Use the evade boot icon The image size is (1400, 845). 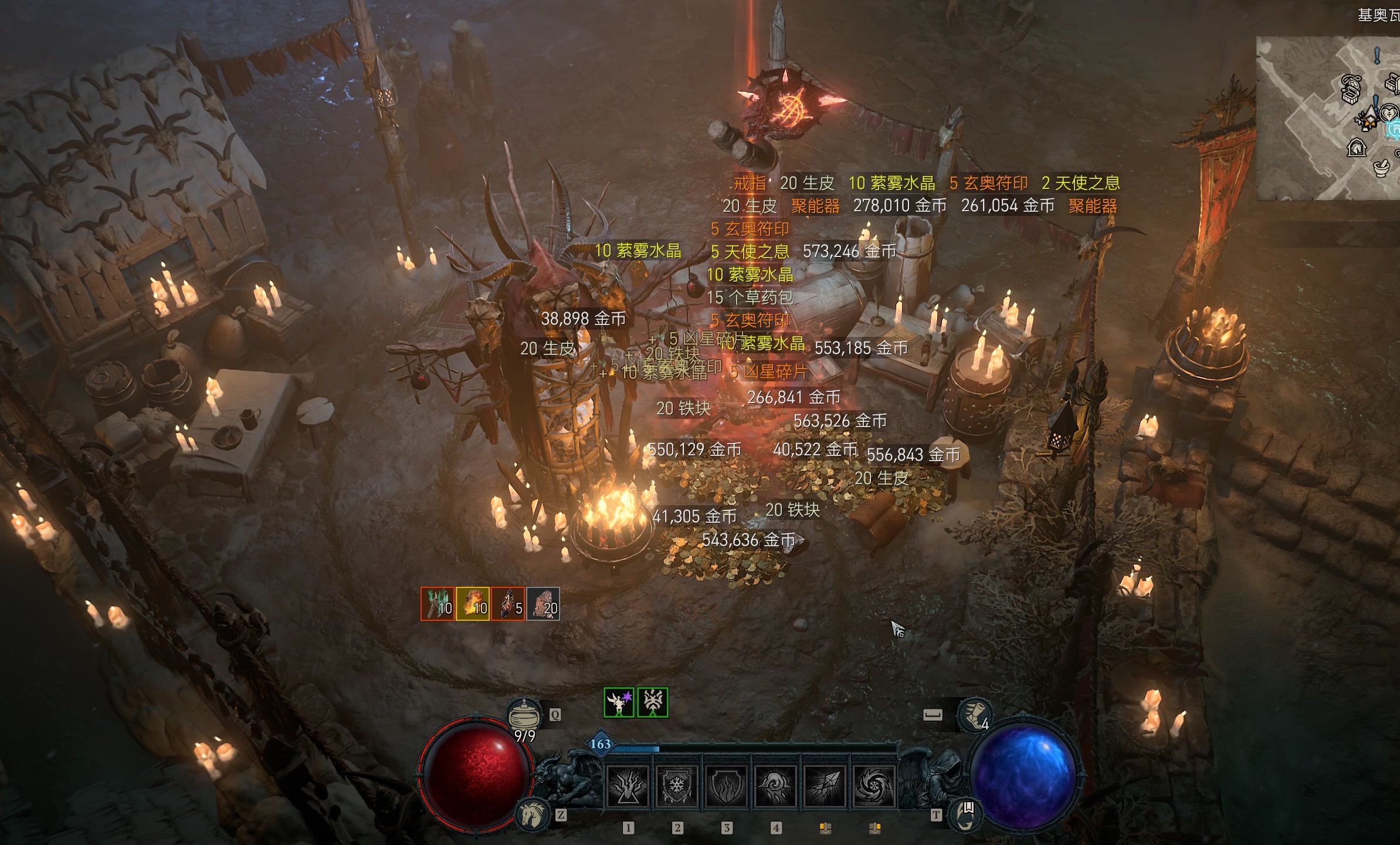975,714
